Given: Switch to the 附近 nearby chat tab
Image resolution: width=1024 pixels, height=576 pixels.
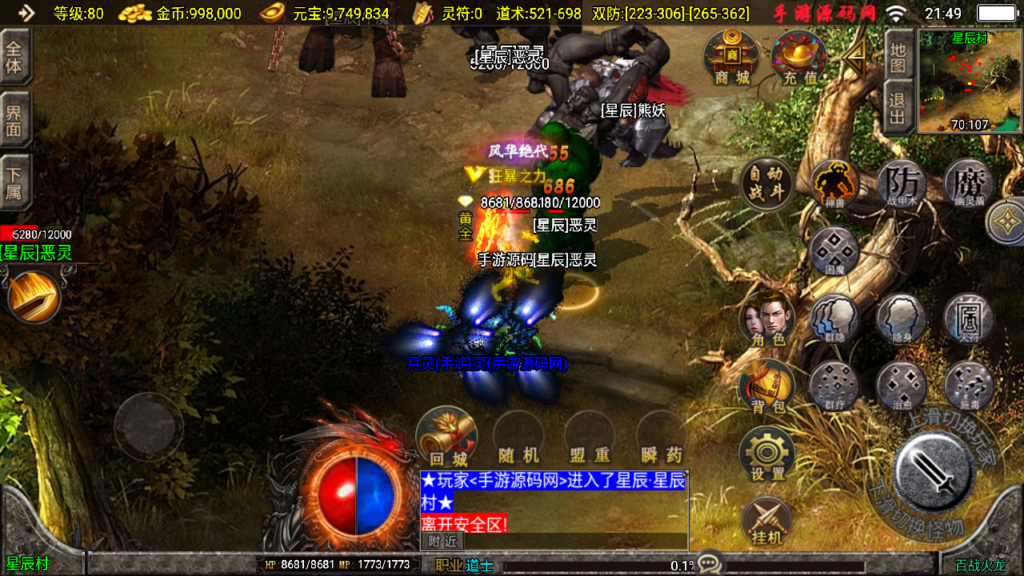Looking at the screenshot, I should click(442, 540).
